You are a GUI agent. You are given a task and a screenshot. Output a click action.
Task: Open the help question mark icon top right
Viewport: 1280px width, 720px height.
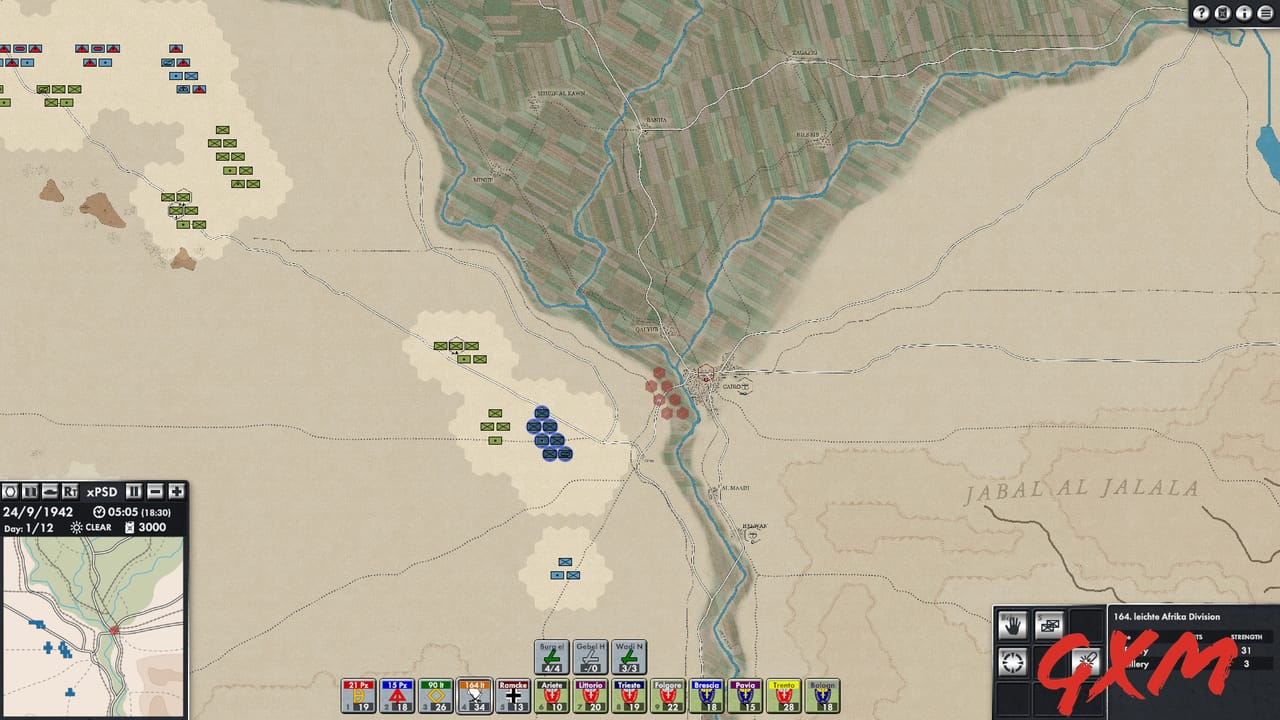click(1201, 13)
